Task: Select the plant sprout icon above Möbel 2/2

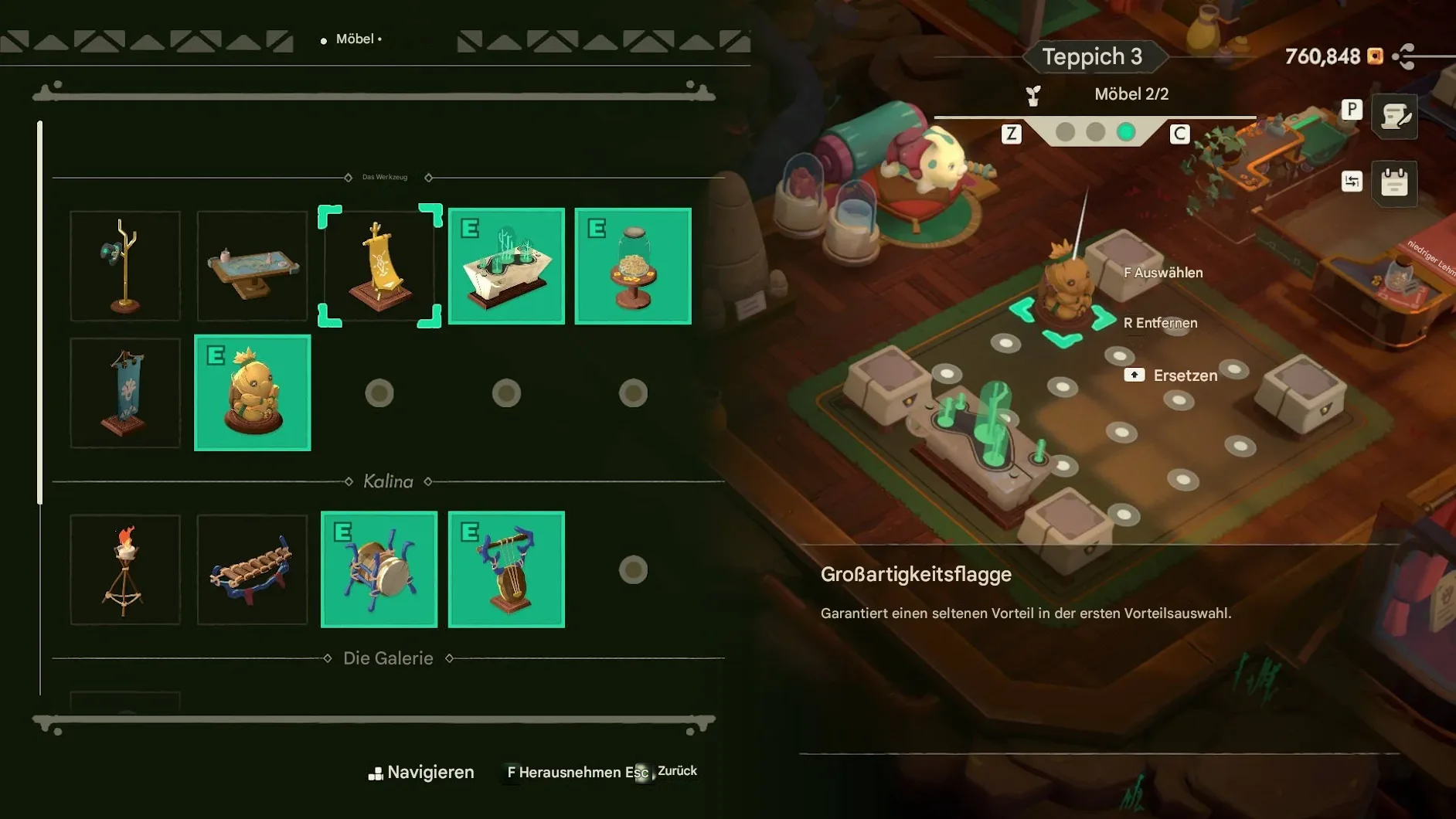Action: point(1032,94)
